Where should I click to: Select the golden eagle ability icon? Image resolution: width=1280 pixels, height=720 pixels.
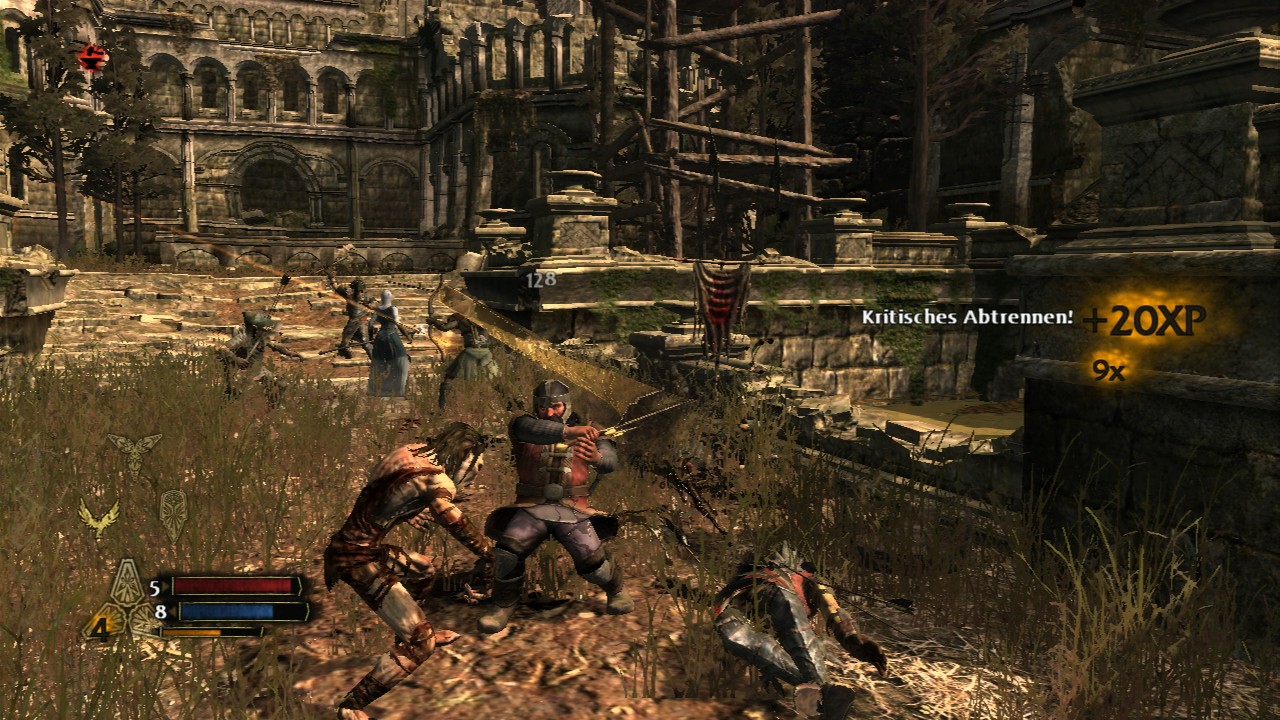point(99,517)
